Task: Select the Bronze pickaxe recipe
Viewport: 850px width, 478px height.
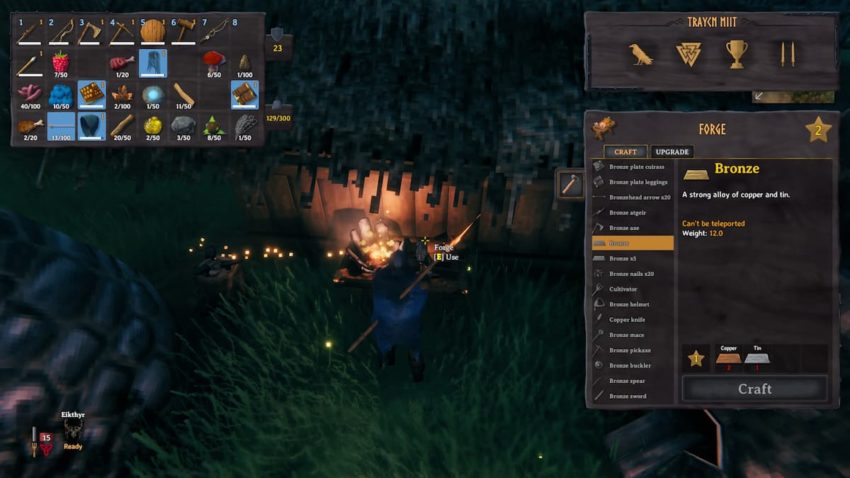Action: (x=632, y=350)
